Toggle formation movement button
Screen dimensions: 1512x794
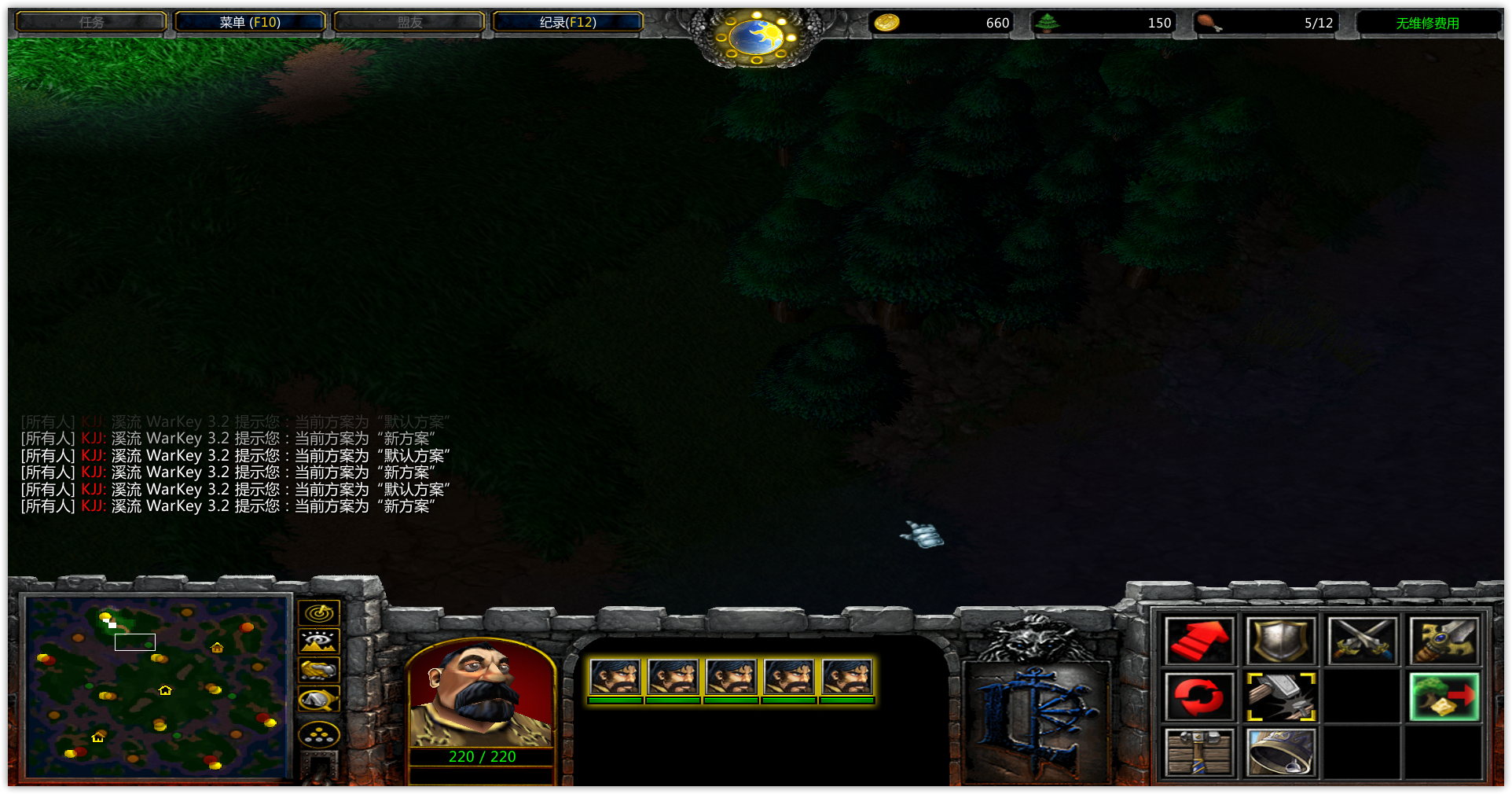[319, 736]
